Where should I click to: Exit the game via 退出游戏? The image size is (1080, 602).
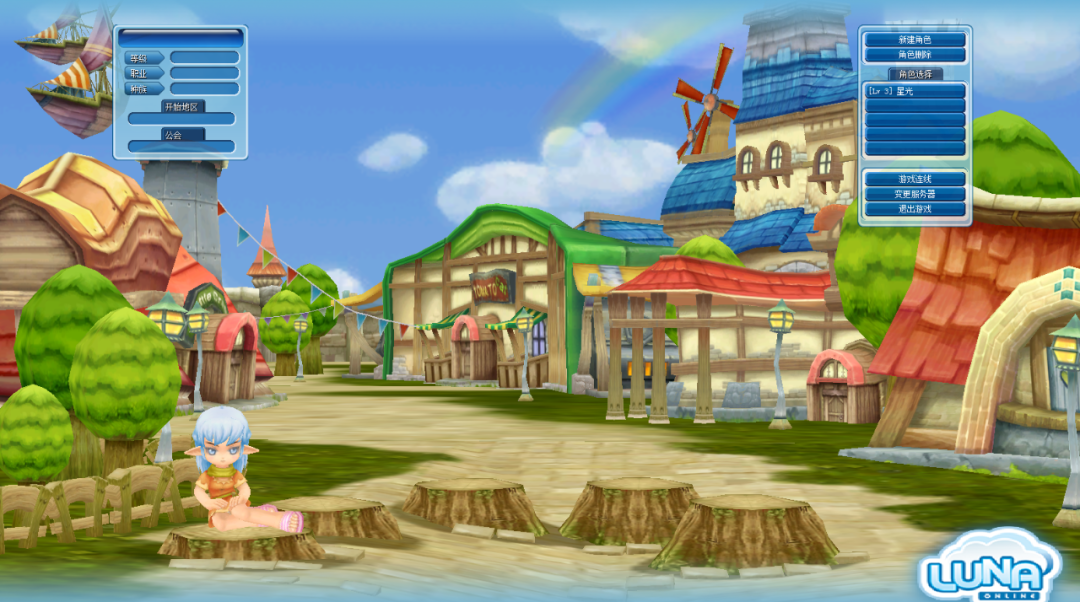(x=915, y=209)
